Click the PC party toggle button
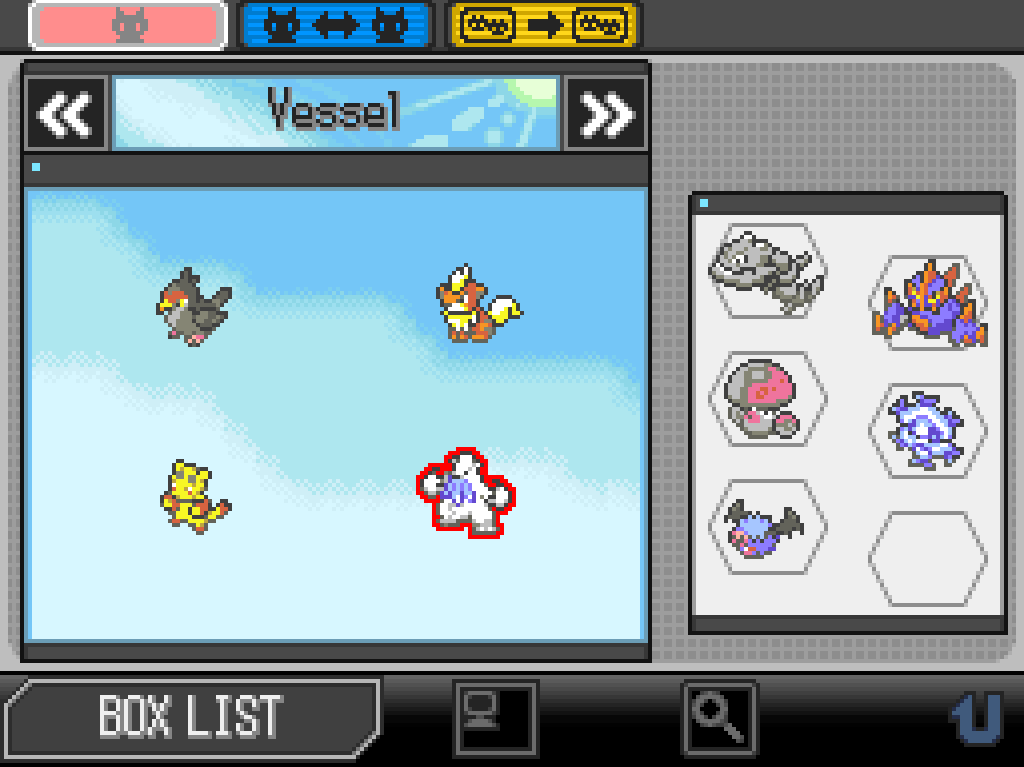Image resolution: width=1024 pixels, height=767 pixels. [x=495, y=716]
